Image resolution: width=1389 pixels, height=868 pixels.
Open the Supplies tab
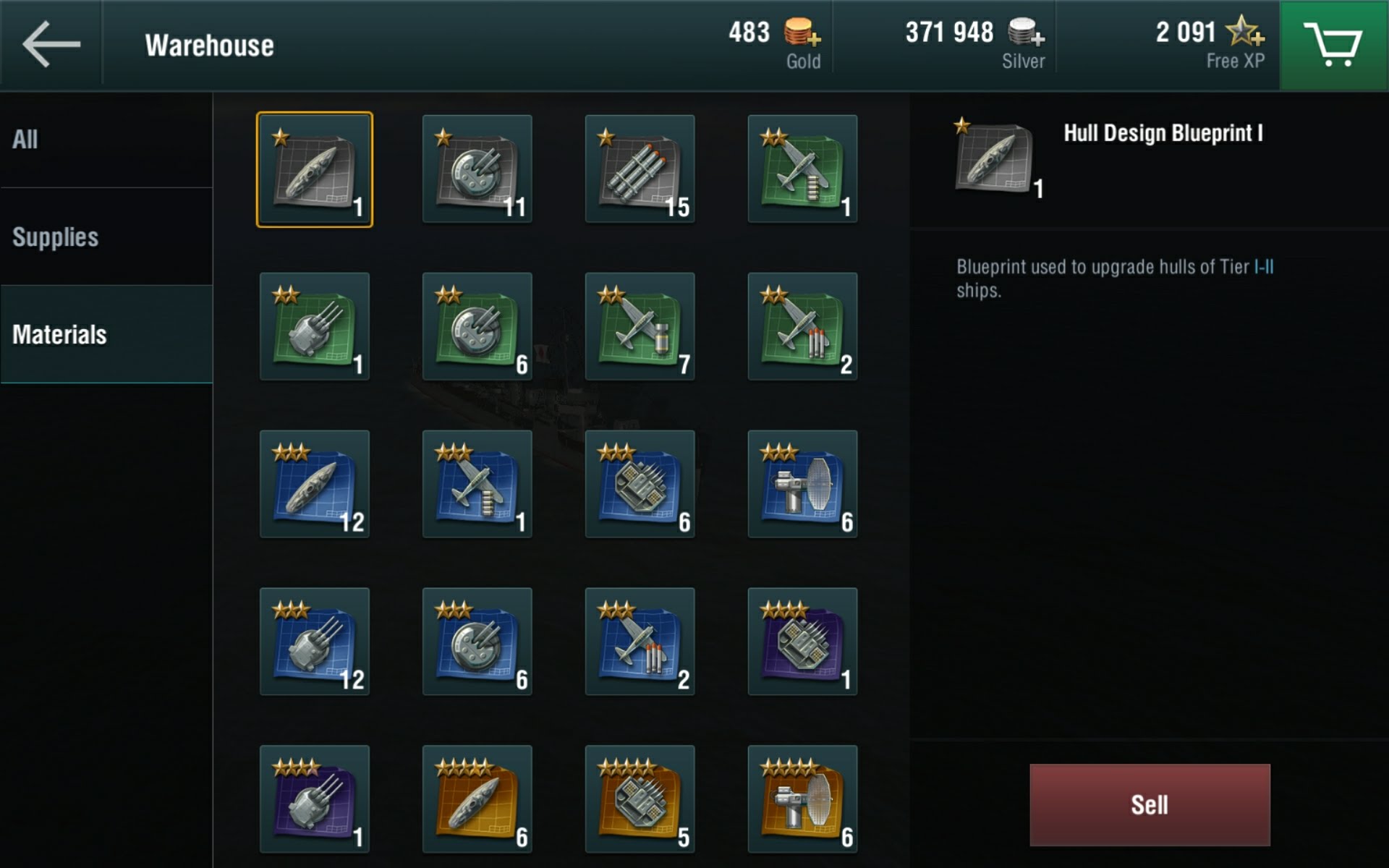(x=106, y=237)
